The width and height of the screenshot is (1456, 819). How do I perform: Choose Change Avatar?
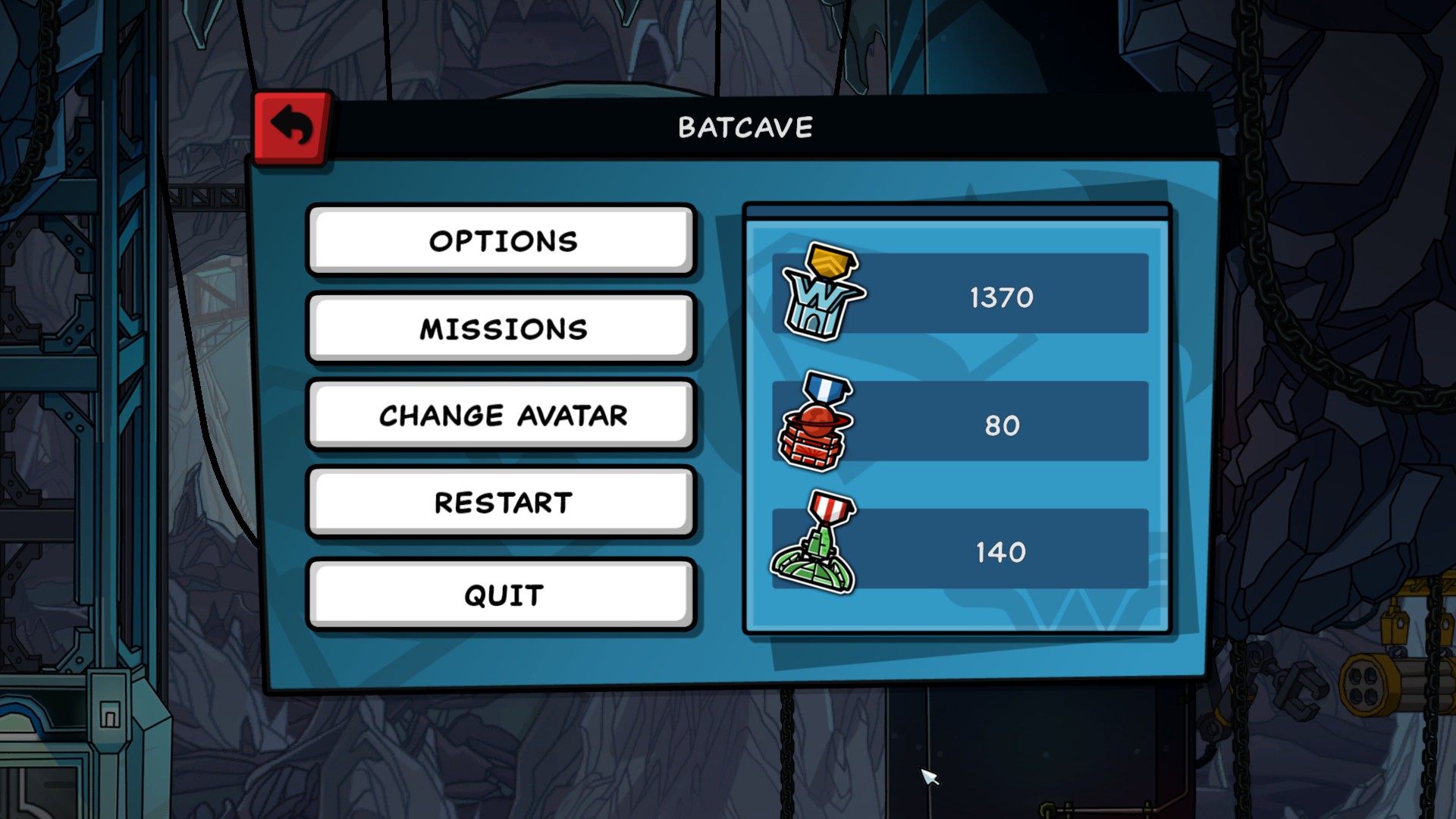(501, 415)
